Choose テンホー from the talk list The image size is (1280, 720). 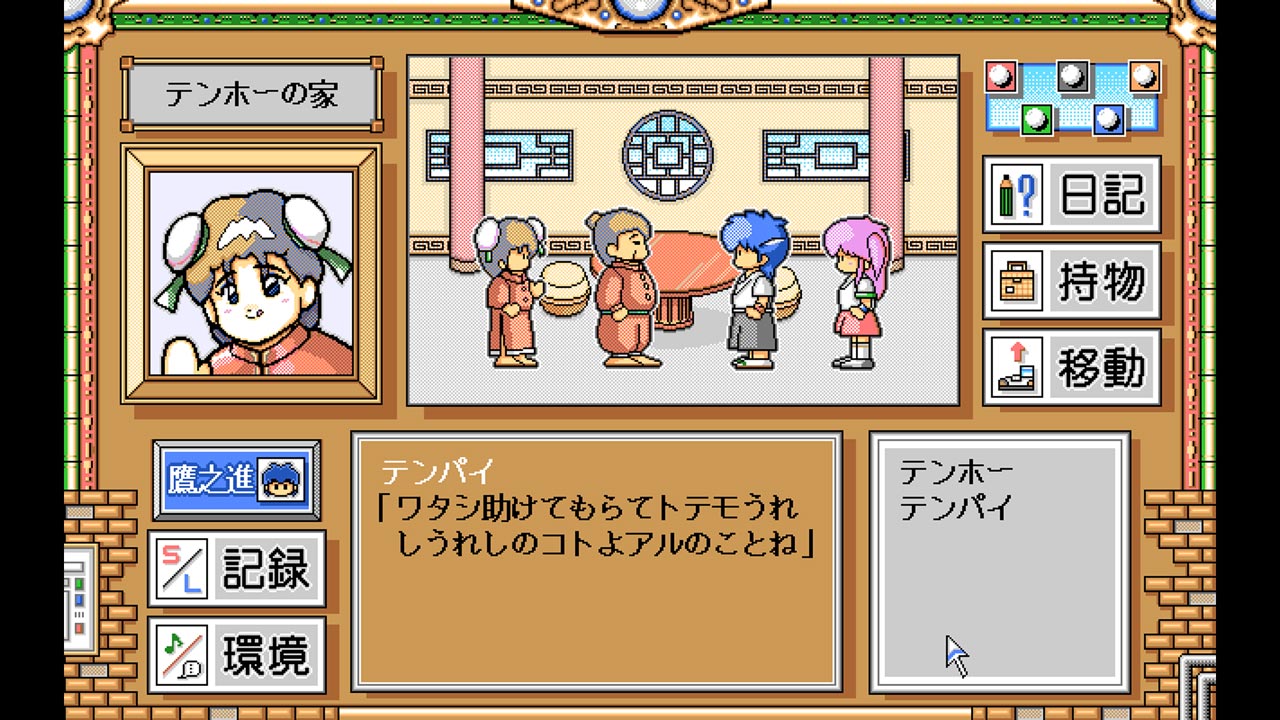[956, 471]
